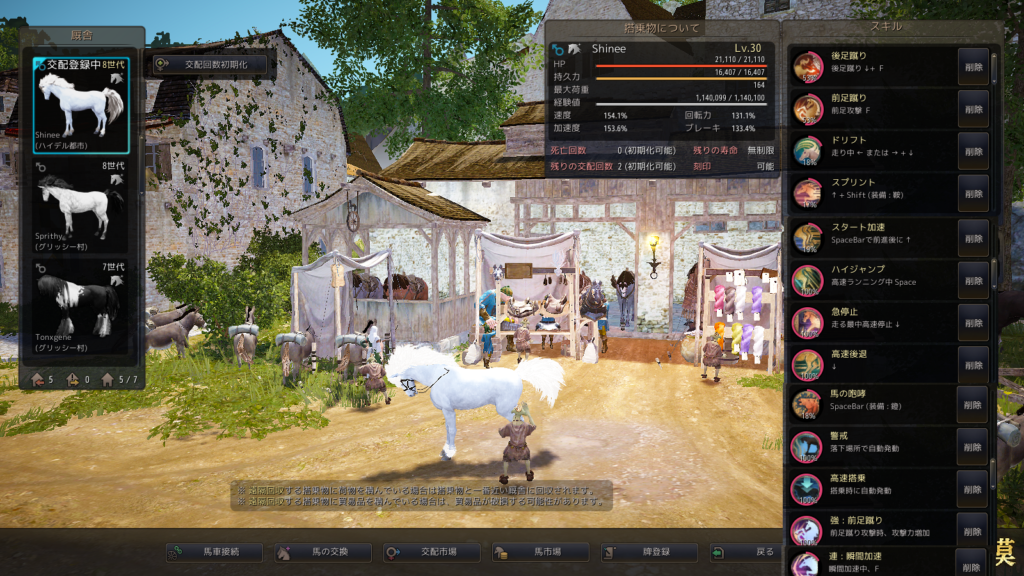Delete the 警戒 skill
The width and height of the screenshot is (1024, 576).
pos(972,447)
